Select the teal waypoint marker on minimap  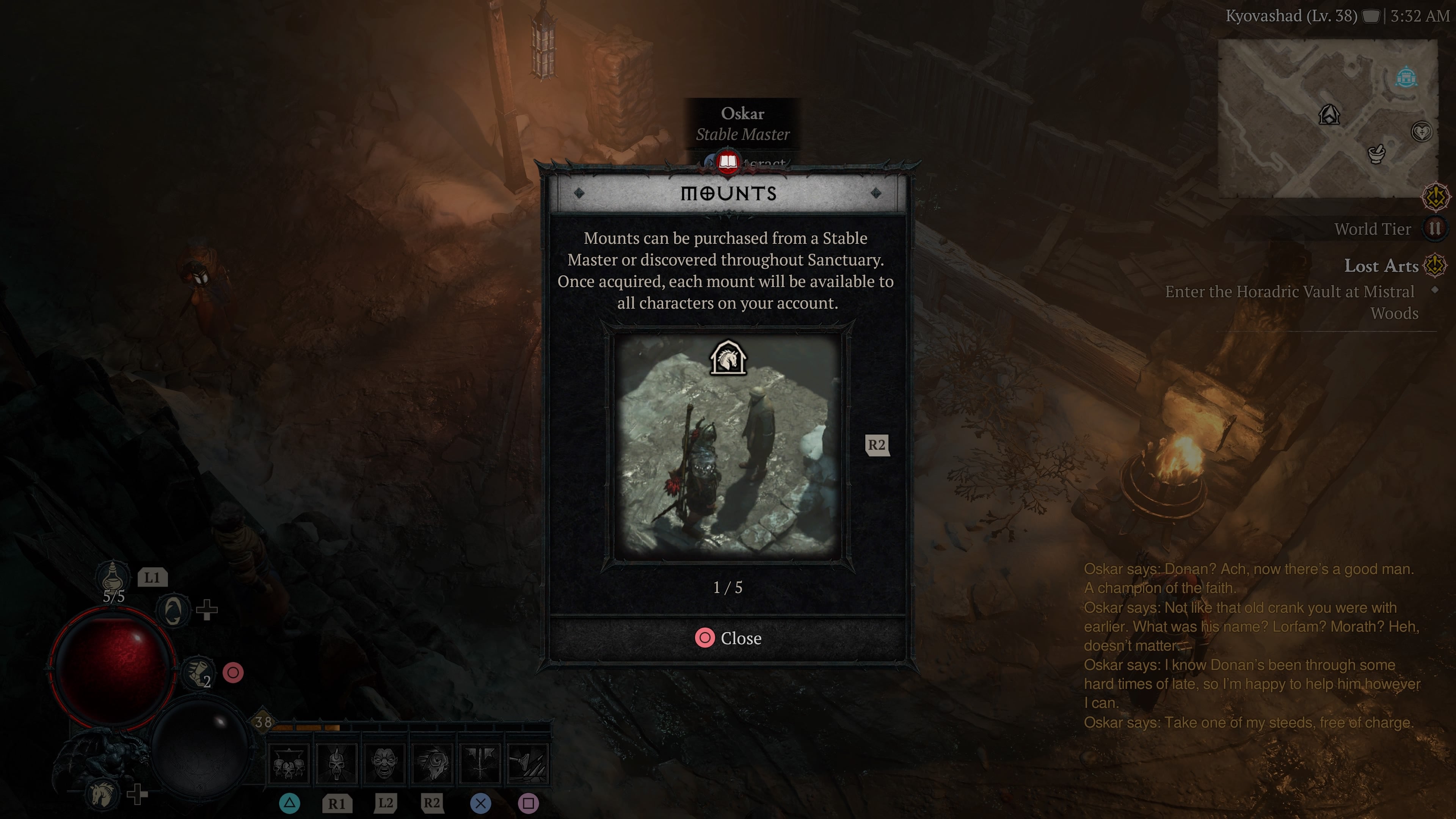point(1406,77)
